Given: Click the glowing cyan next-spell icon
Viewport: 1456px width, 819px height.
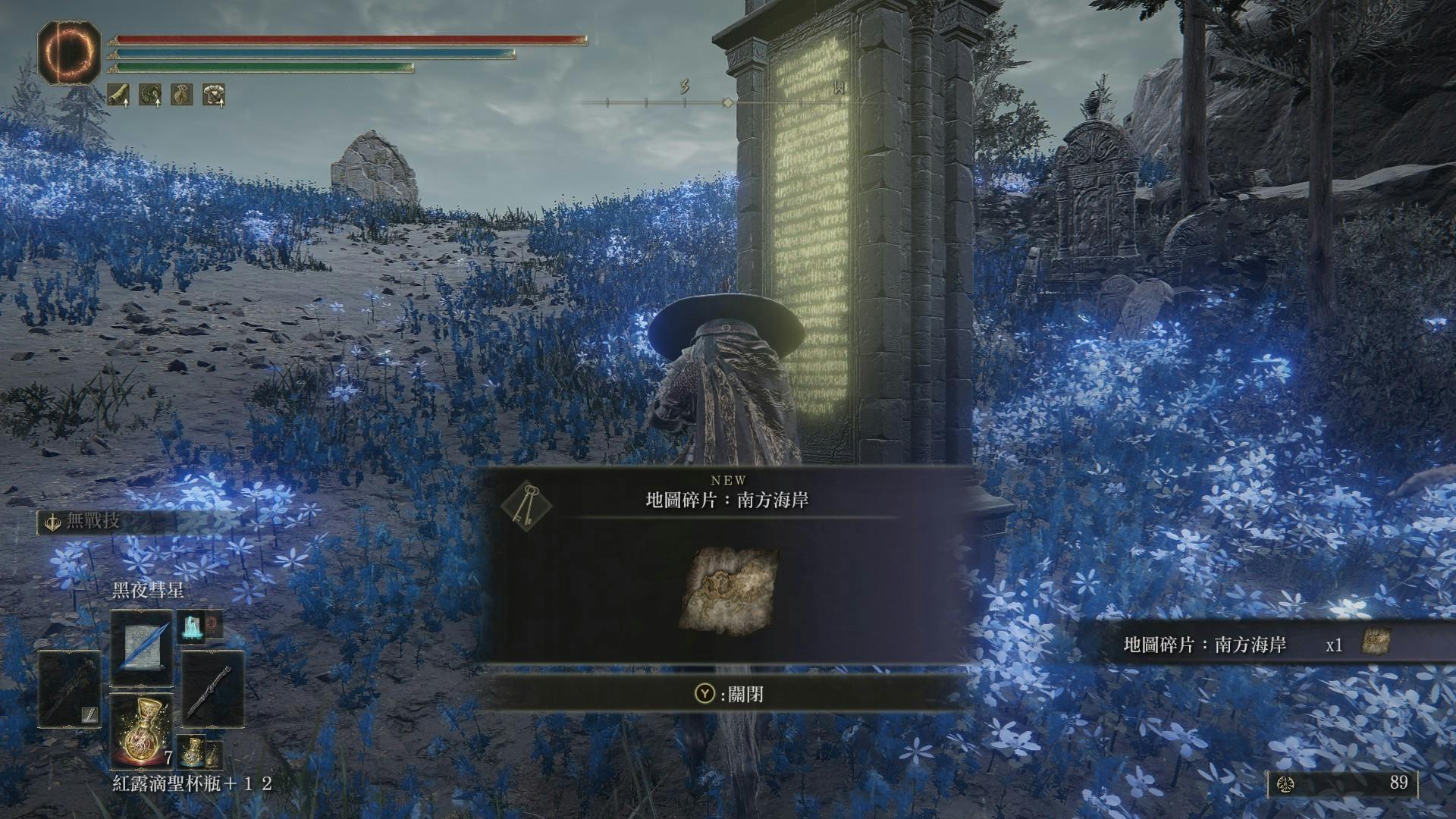Looking at the screenshot, I should coord(190,626).
